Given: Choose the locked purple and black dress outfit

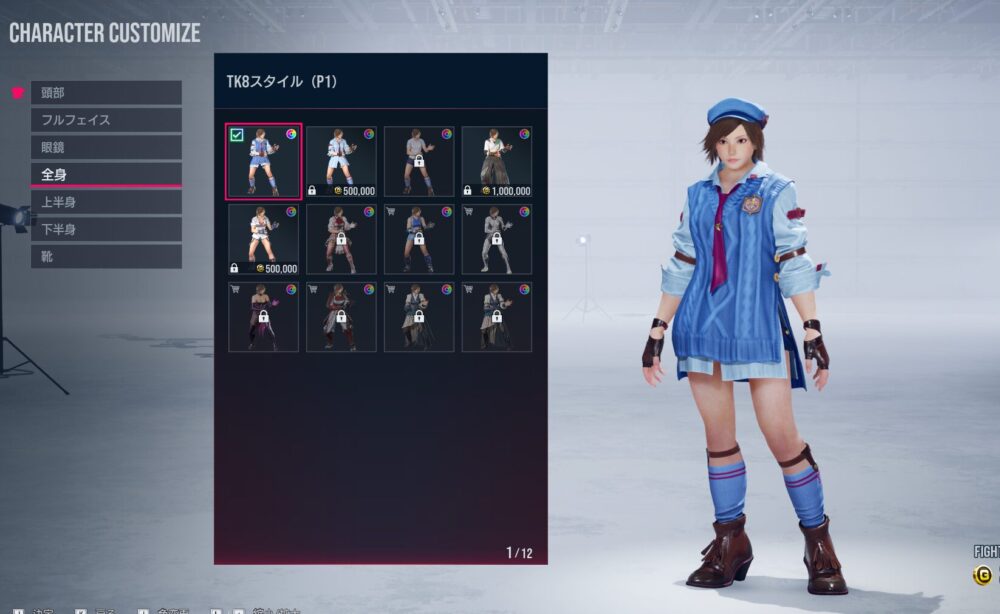Looking at the screenshot, I should click(263, 317).
